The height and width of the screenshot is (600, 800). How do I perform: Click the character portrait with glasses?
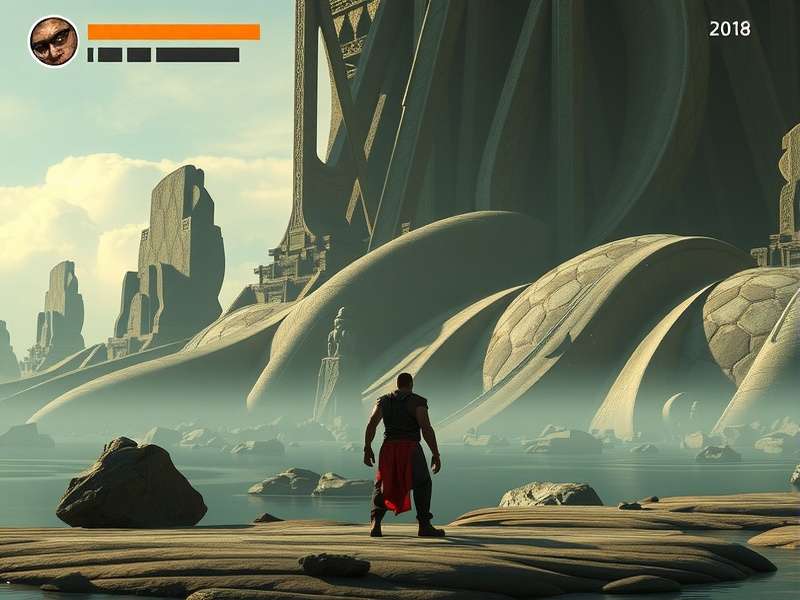(53, 42)
